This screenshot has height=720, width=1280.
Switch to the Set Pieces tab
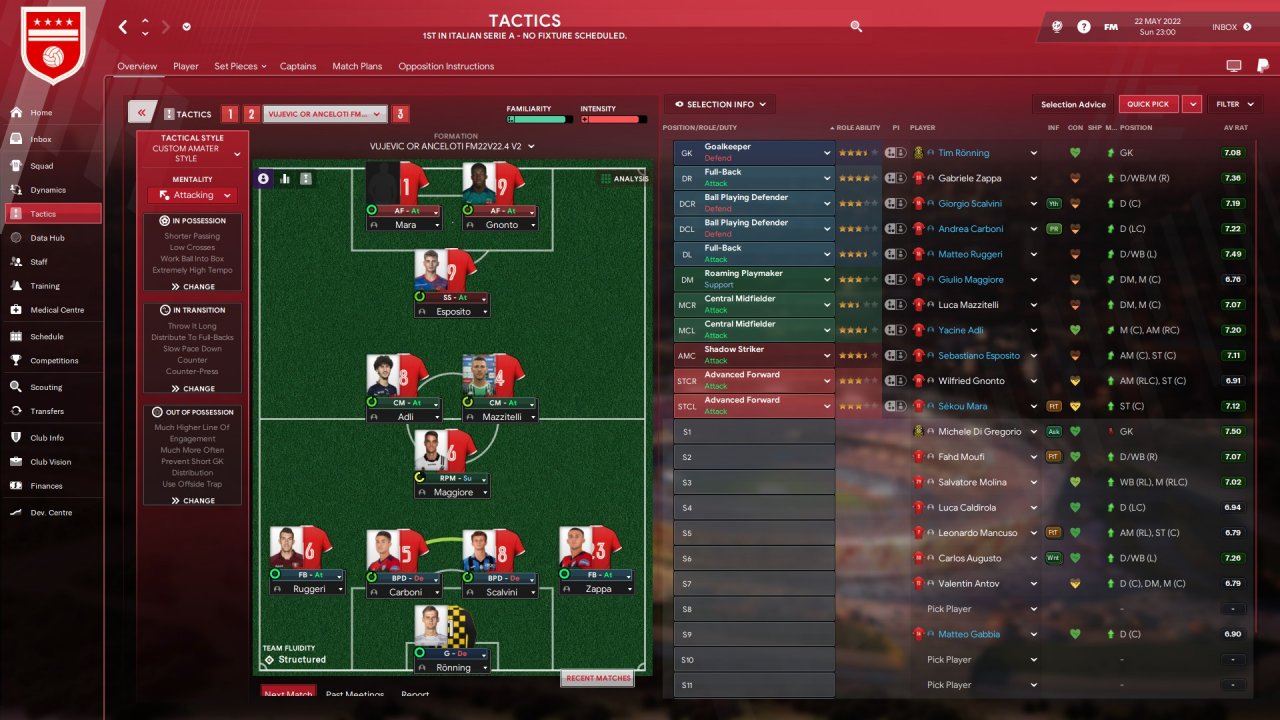point(236,66)
